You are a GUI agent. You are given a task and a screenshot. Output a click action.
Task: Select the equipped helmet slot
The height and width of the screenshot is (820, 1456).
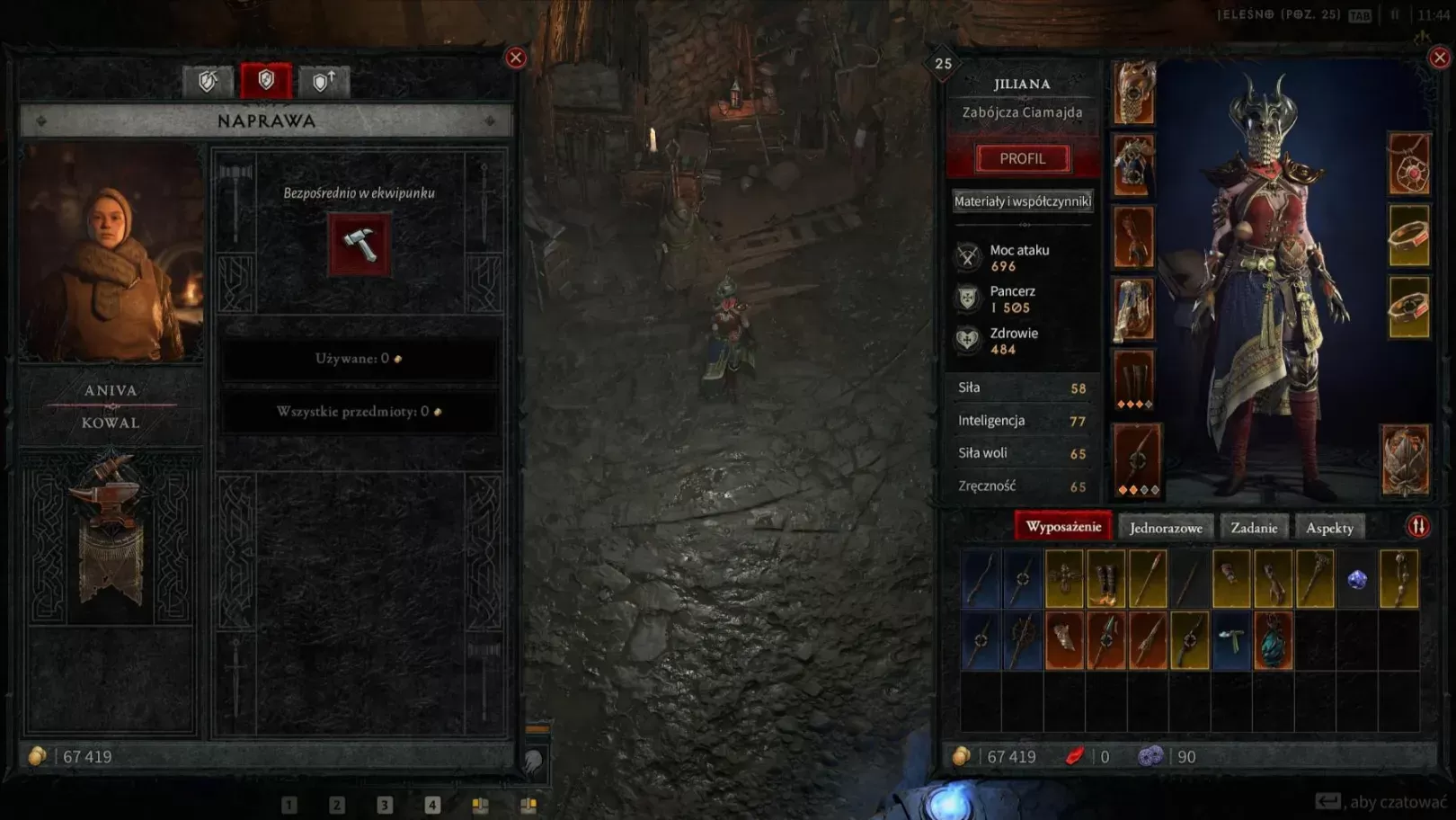point(1134,92)
